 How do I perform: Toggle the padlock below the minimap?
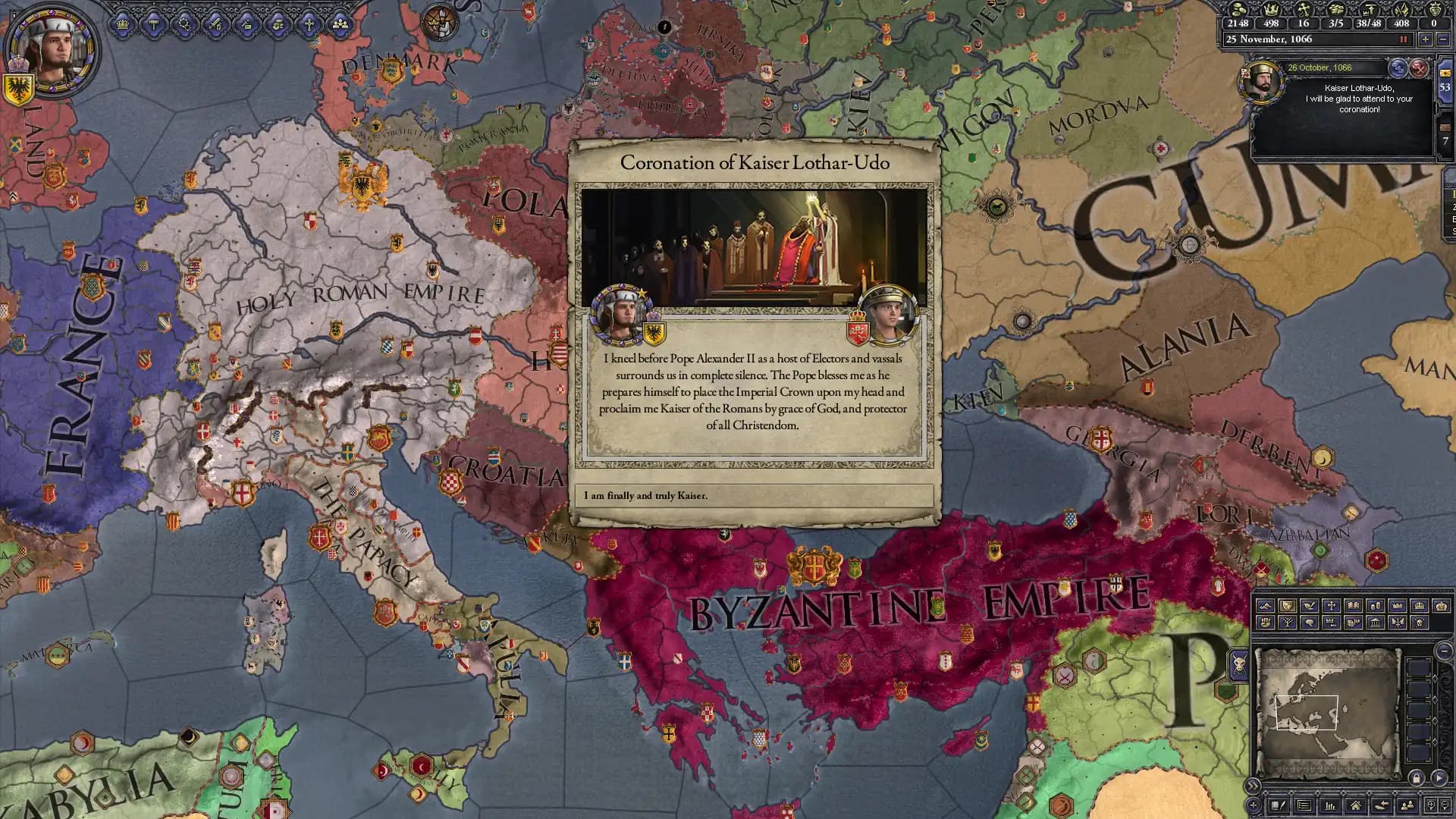pos(1417,778)
